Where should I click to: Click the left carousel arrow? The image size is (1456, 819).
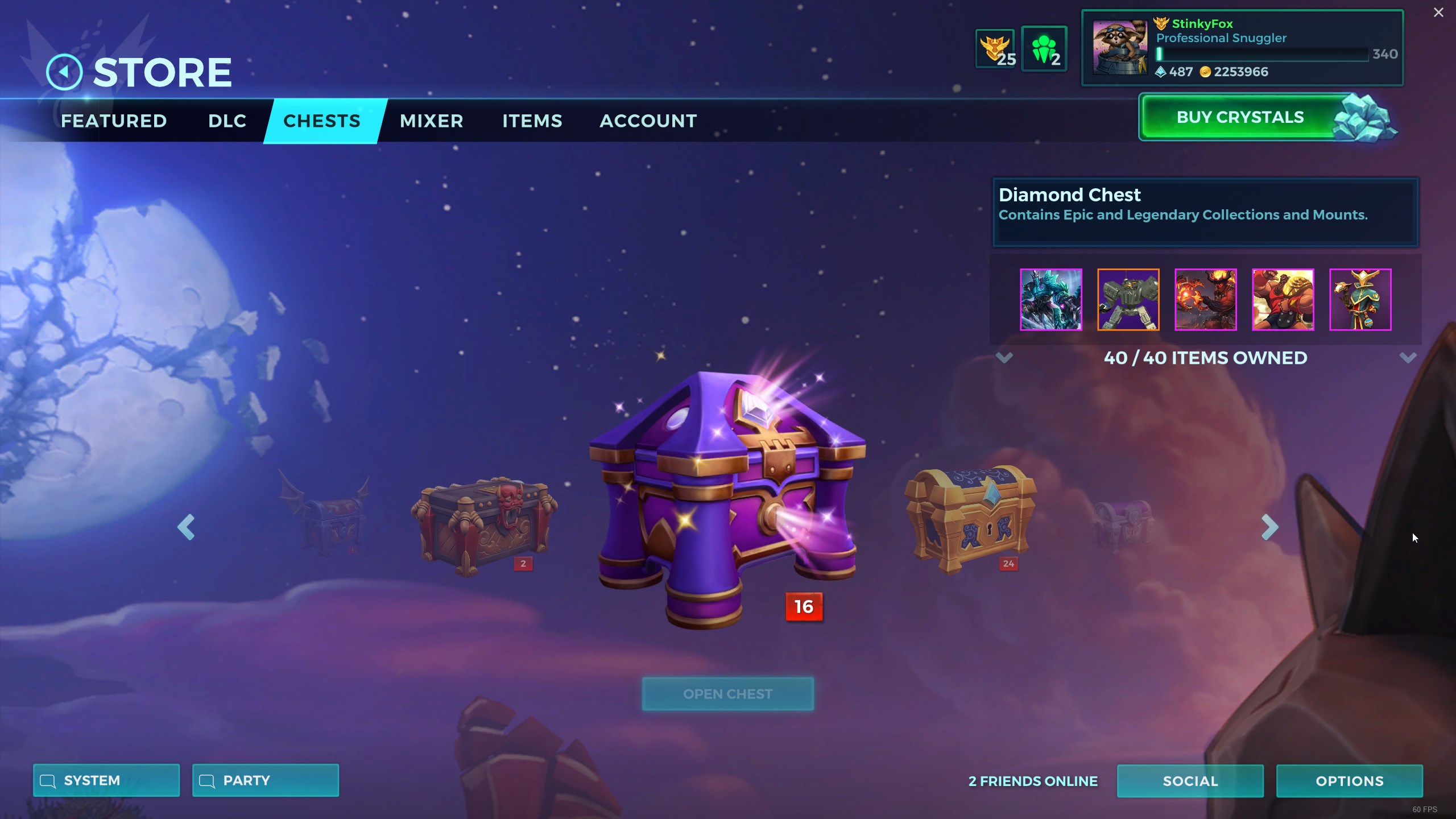coord(186,527)
